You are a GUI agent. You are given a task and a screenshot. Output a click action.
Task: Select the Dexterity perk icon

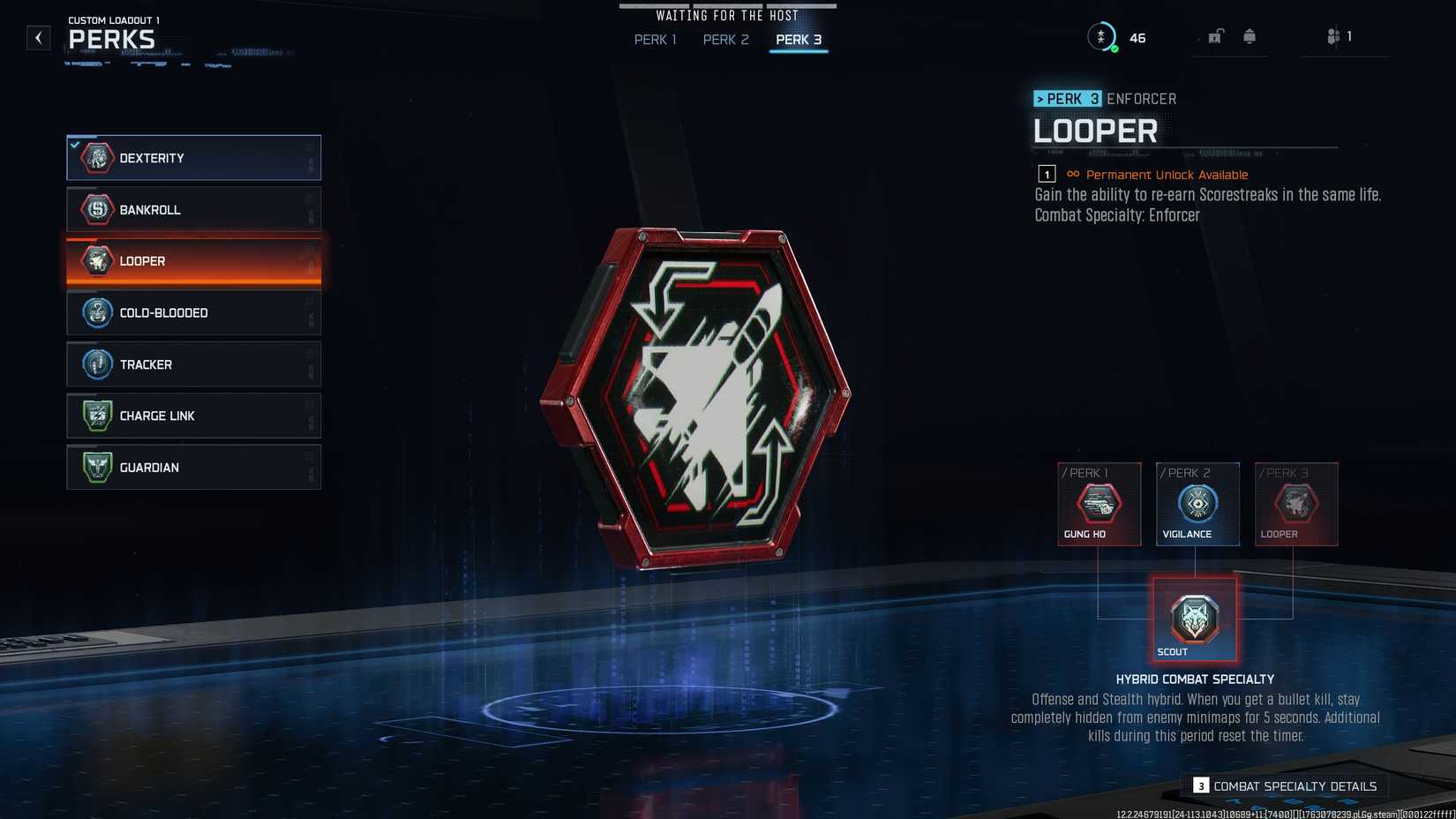[x=97, y=158]
